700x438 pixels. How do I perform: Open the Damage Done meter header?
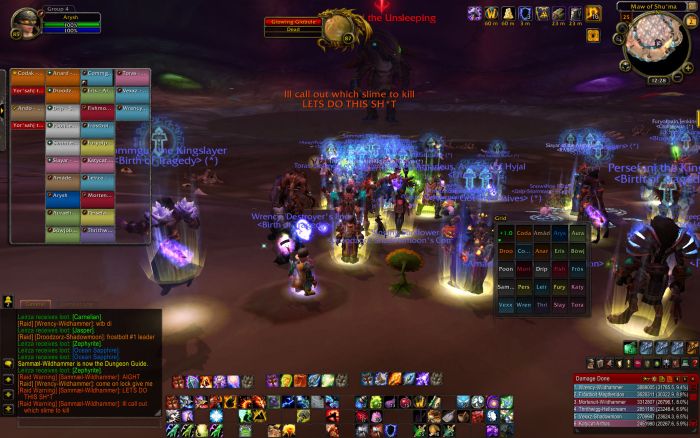point(600,377)
